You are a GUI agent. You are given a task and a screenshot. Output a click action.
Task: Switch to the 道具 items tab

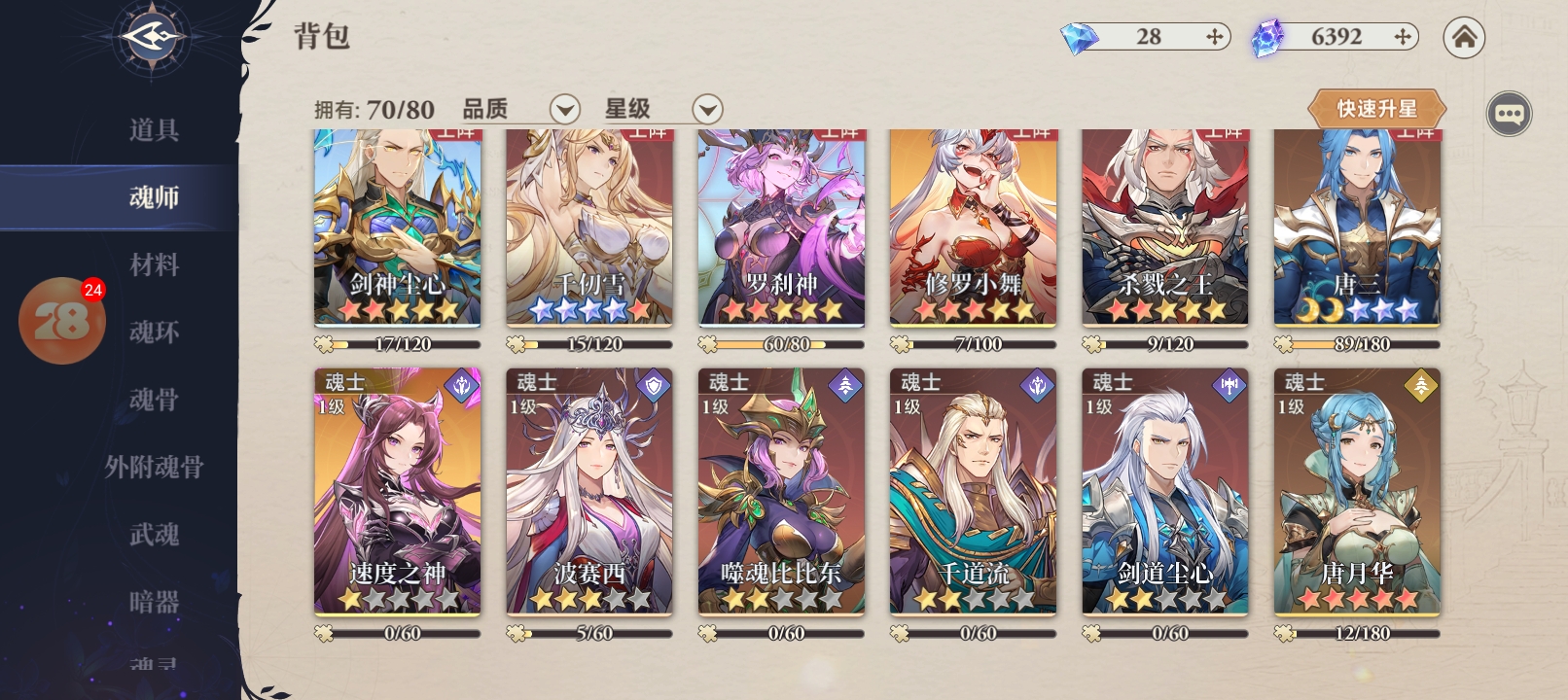154,130
